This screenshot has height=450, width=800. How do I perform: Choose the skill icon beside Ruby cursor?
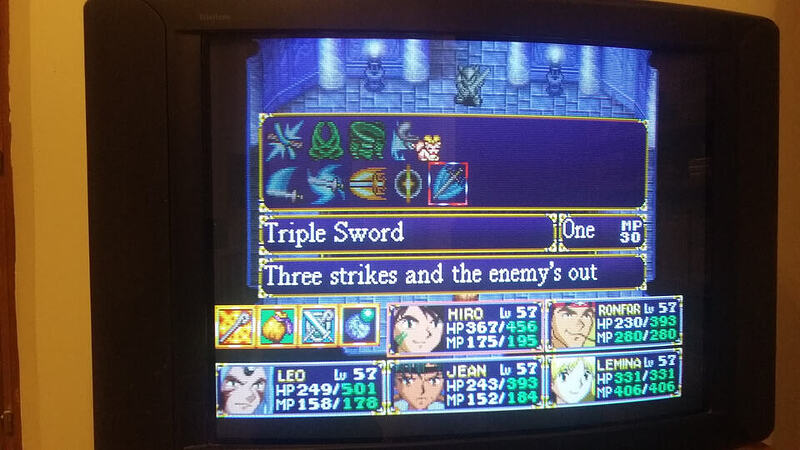coord(404,140)
